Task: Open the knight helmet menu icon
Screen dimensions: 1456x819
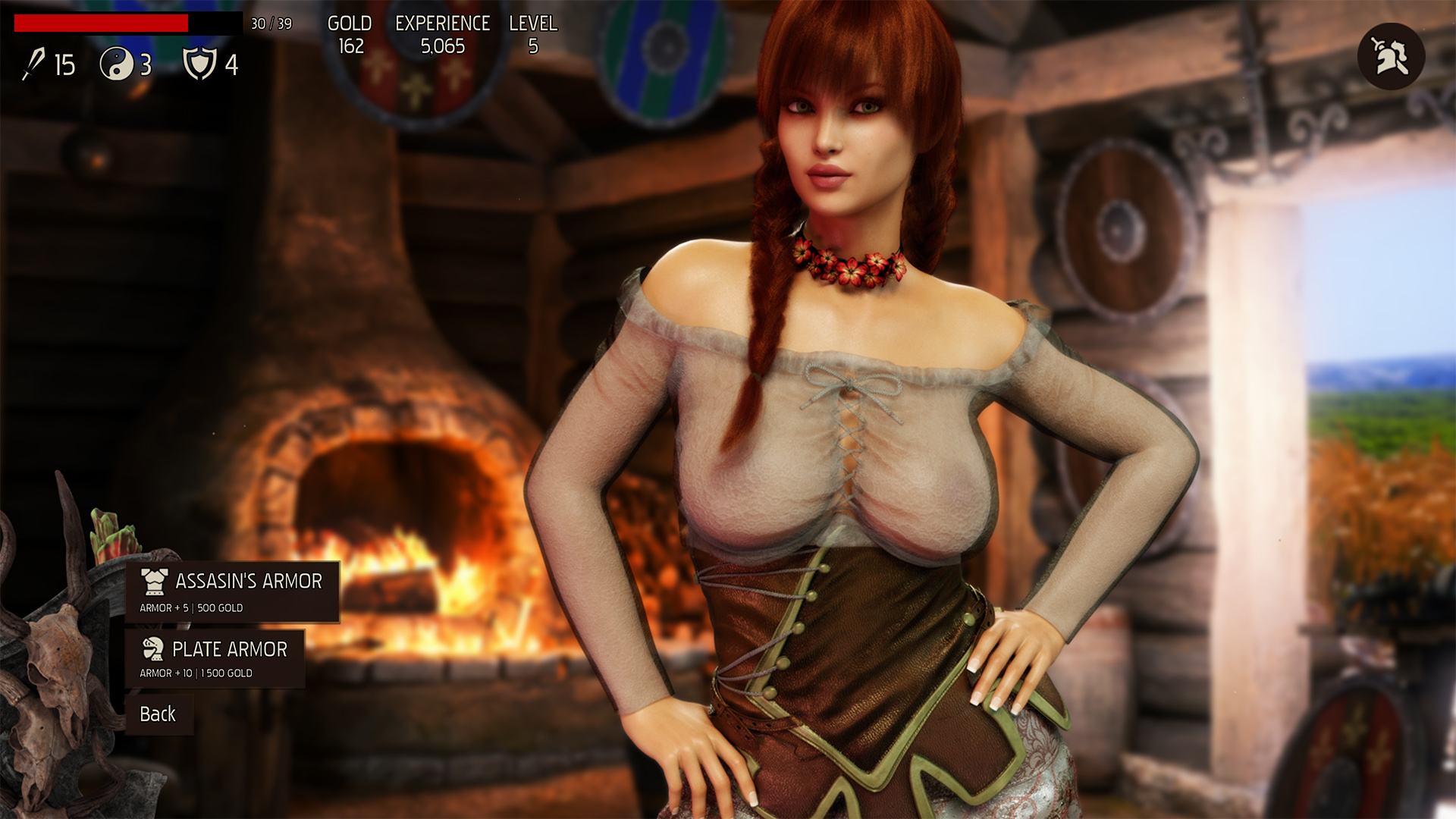Action: pos(1391,57)
